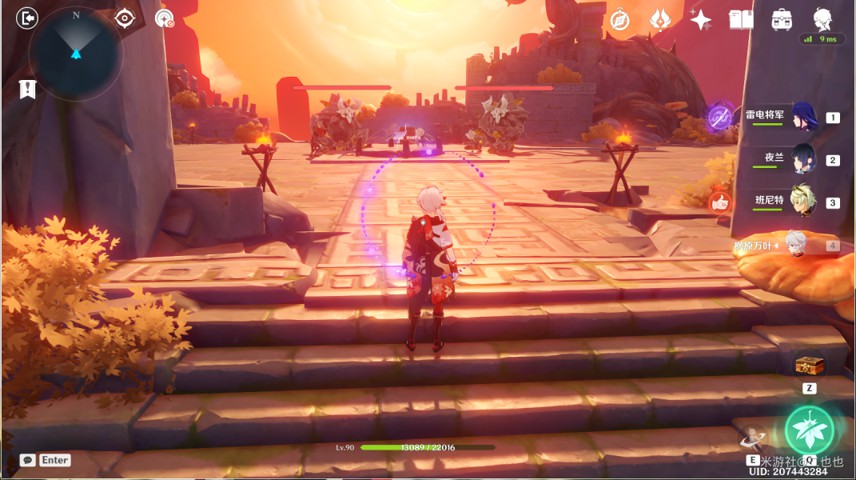
Task: Open the quest banner with exclamation mark
Action: coord(27,89)
